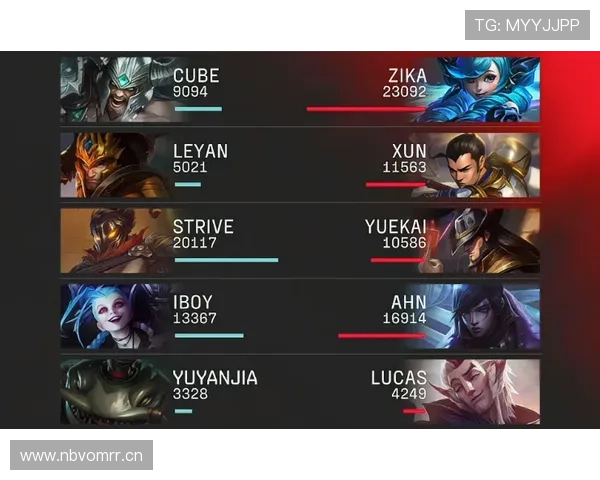Click the TG: MYYJJPP label
The image size is (600, 480).
(x=527, y=24)
